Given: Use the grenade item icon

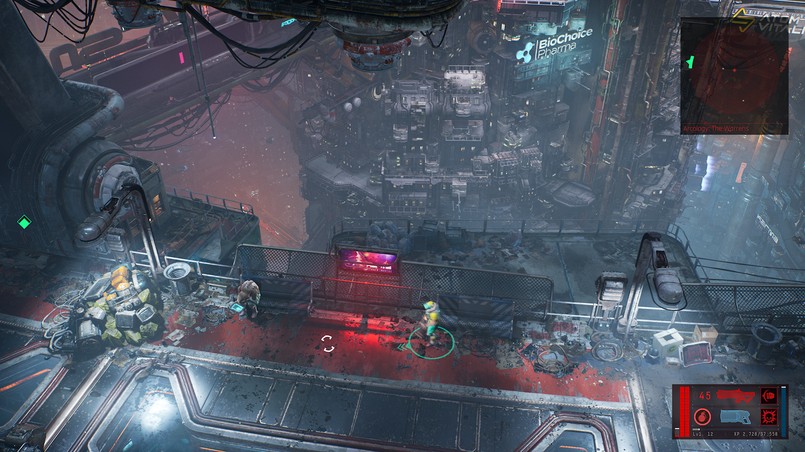Looking at the screenshot, I should pyautogui.click(x=702, y=416).
